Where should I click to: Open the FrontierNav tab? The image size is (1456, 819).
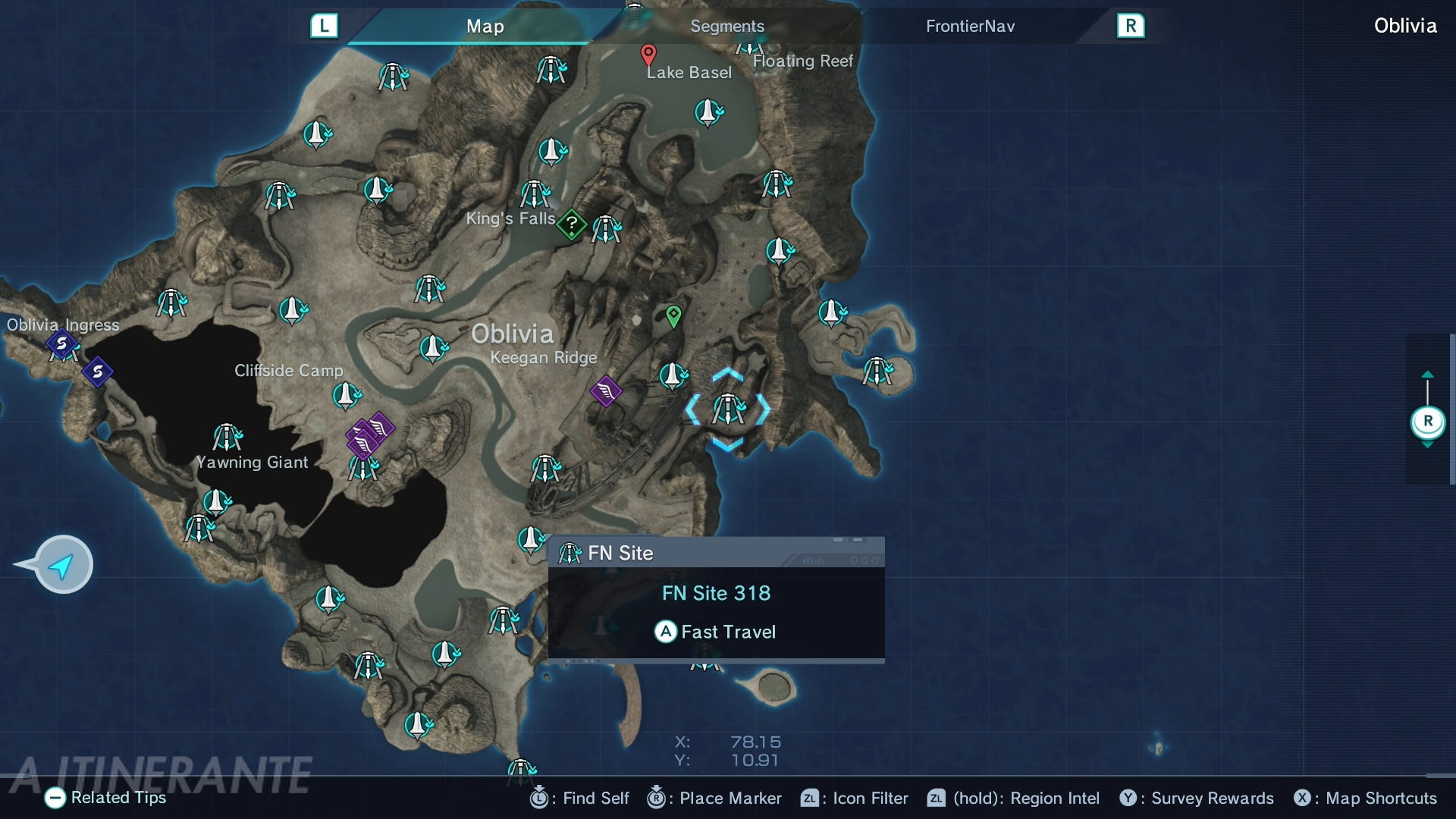(969, 27)
